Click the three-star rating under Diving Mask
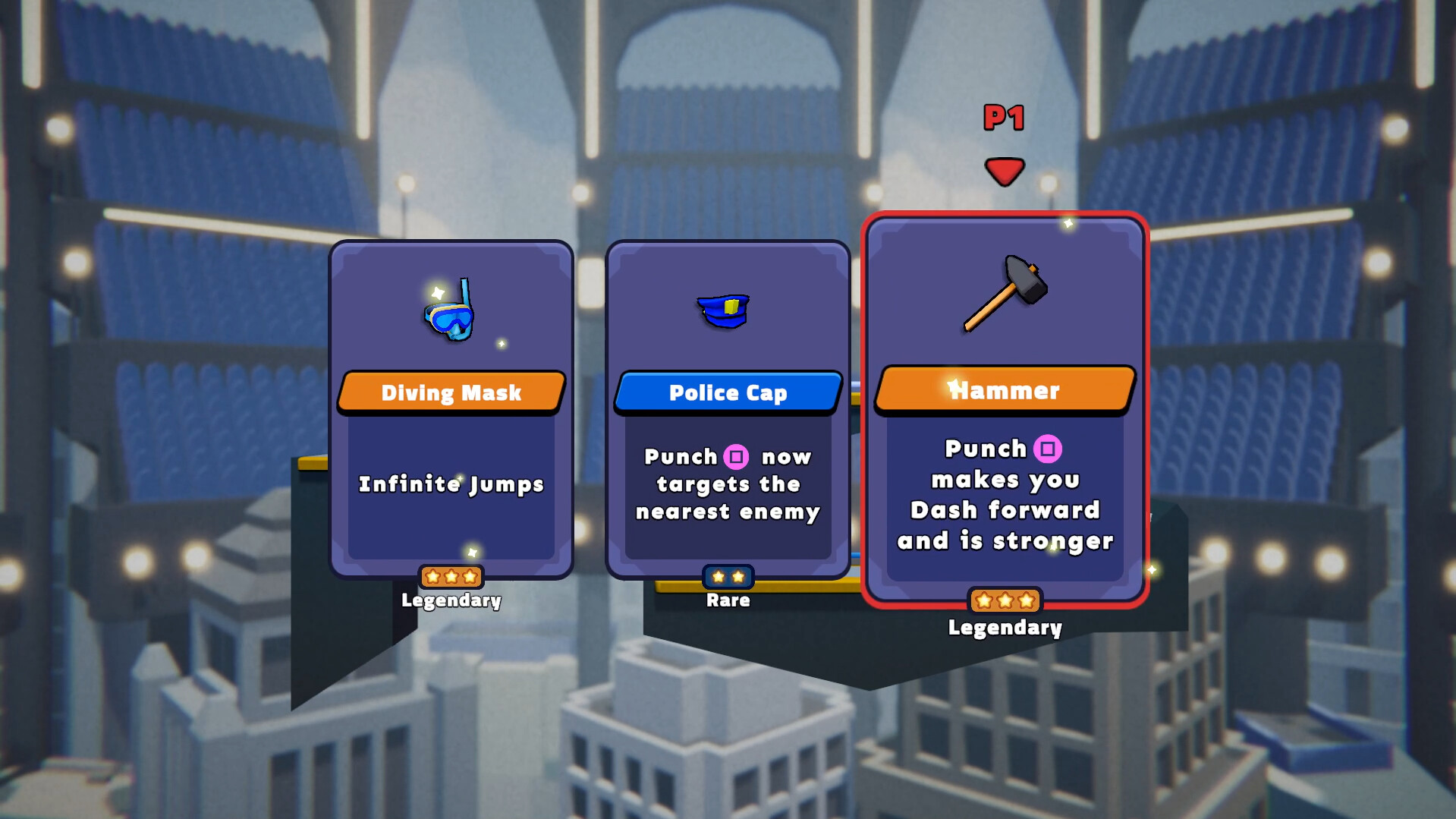The width and height of the screenshot is (1456, 819). [x=451, y=577]
